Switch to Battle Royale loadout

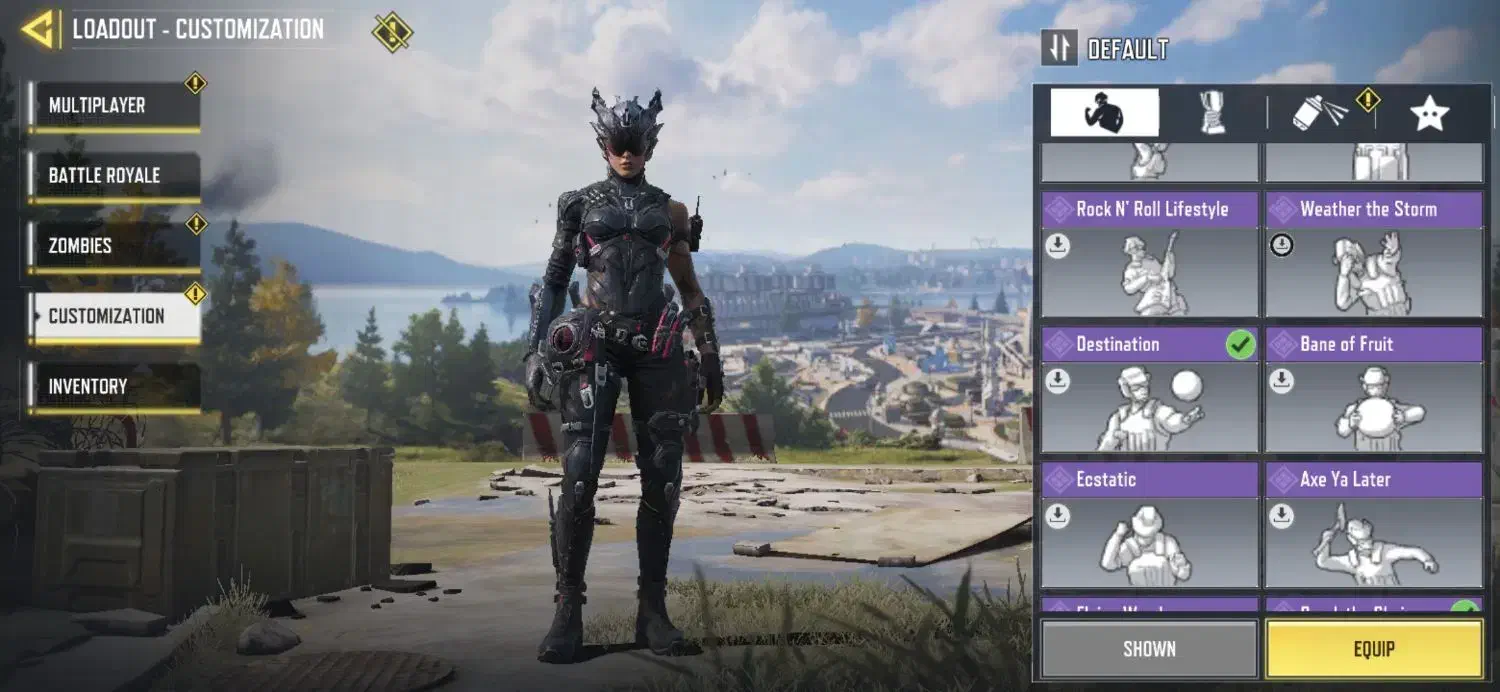coord(113,176)
